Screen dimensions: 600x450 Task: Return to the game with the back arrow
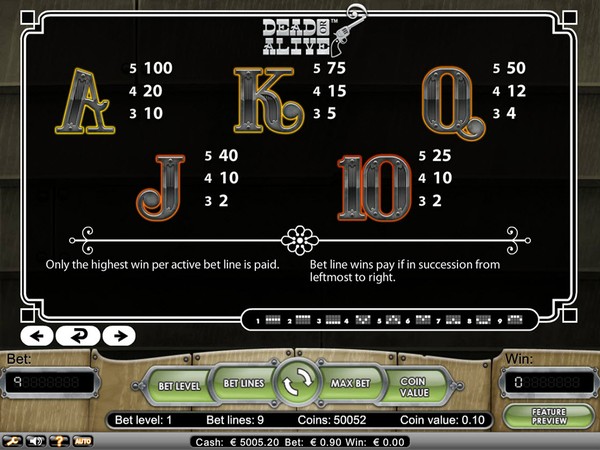tap(76, 335)
